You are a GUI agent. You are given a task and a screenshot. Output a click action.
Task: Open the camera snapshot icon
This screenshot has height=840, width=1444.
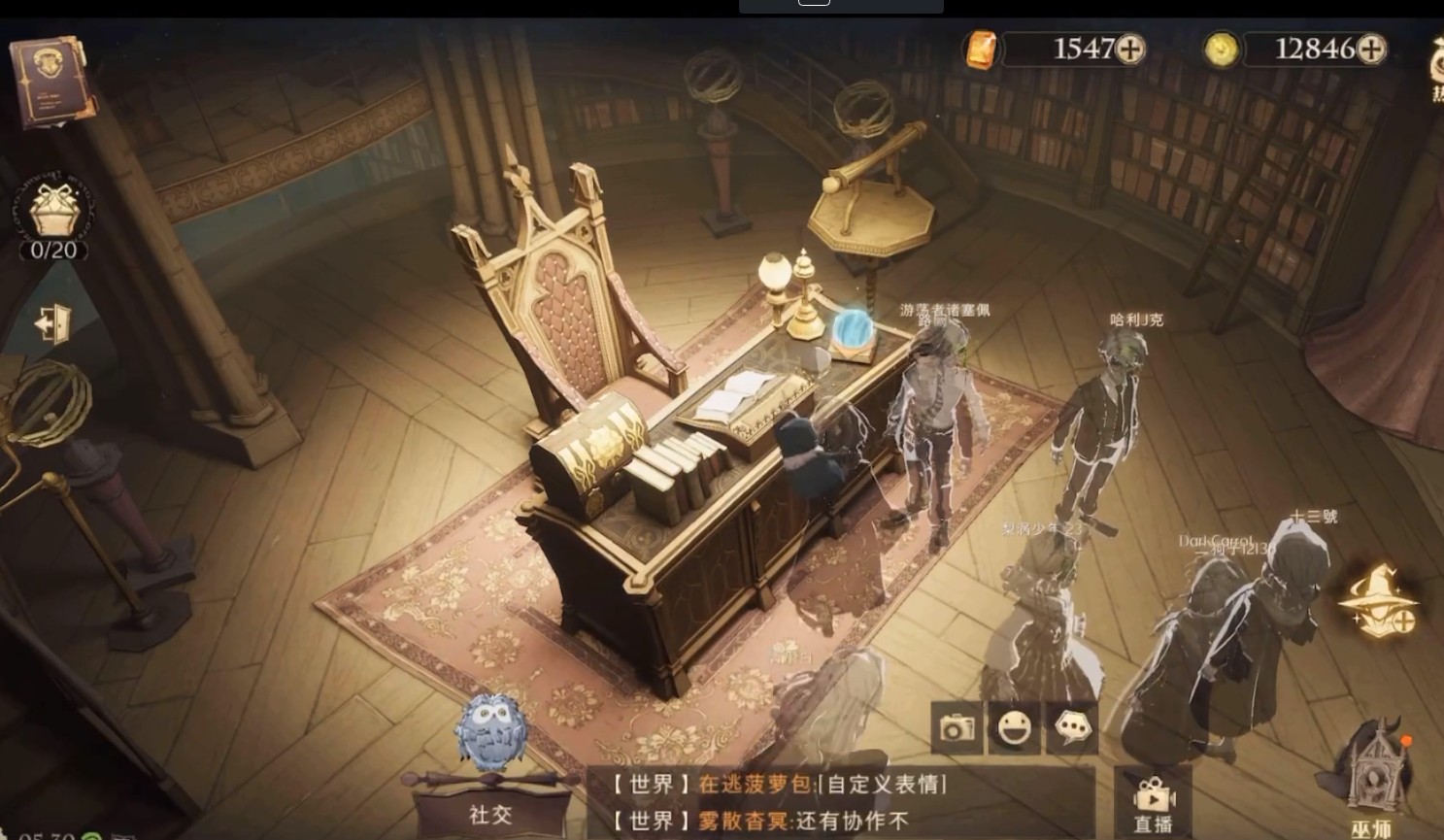tap(957, 729)
